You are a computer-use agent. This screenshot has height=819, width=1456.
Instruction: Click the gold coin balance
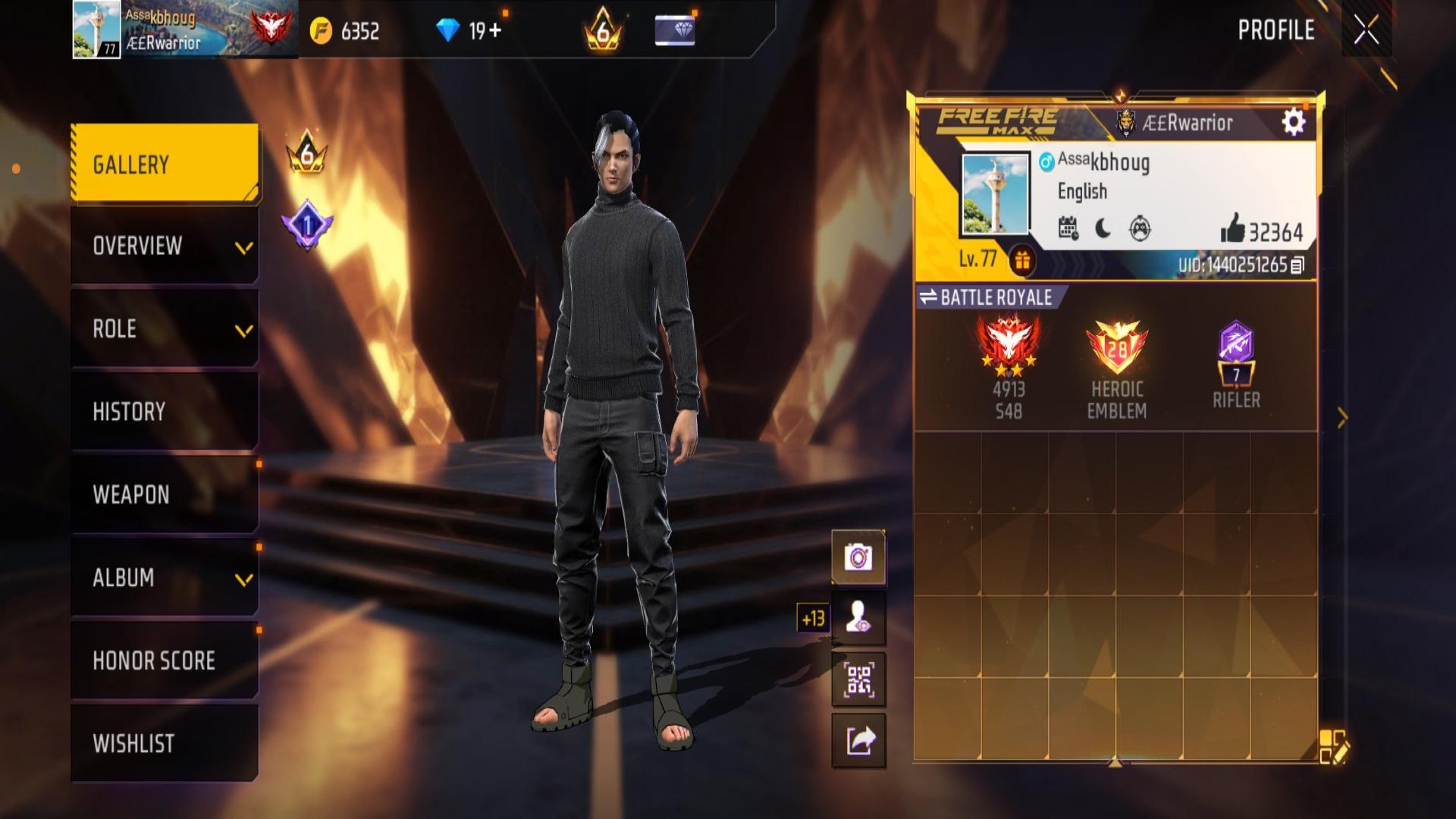click(x=345, y=31)
